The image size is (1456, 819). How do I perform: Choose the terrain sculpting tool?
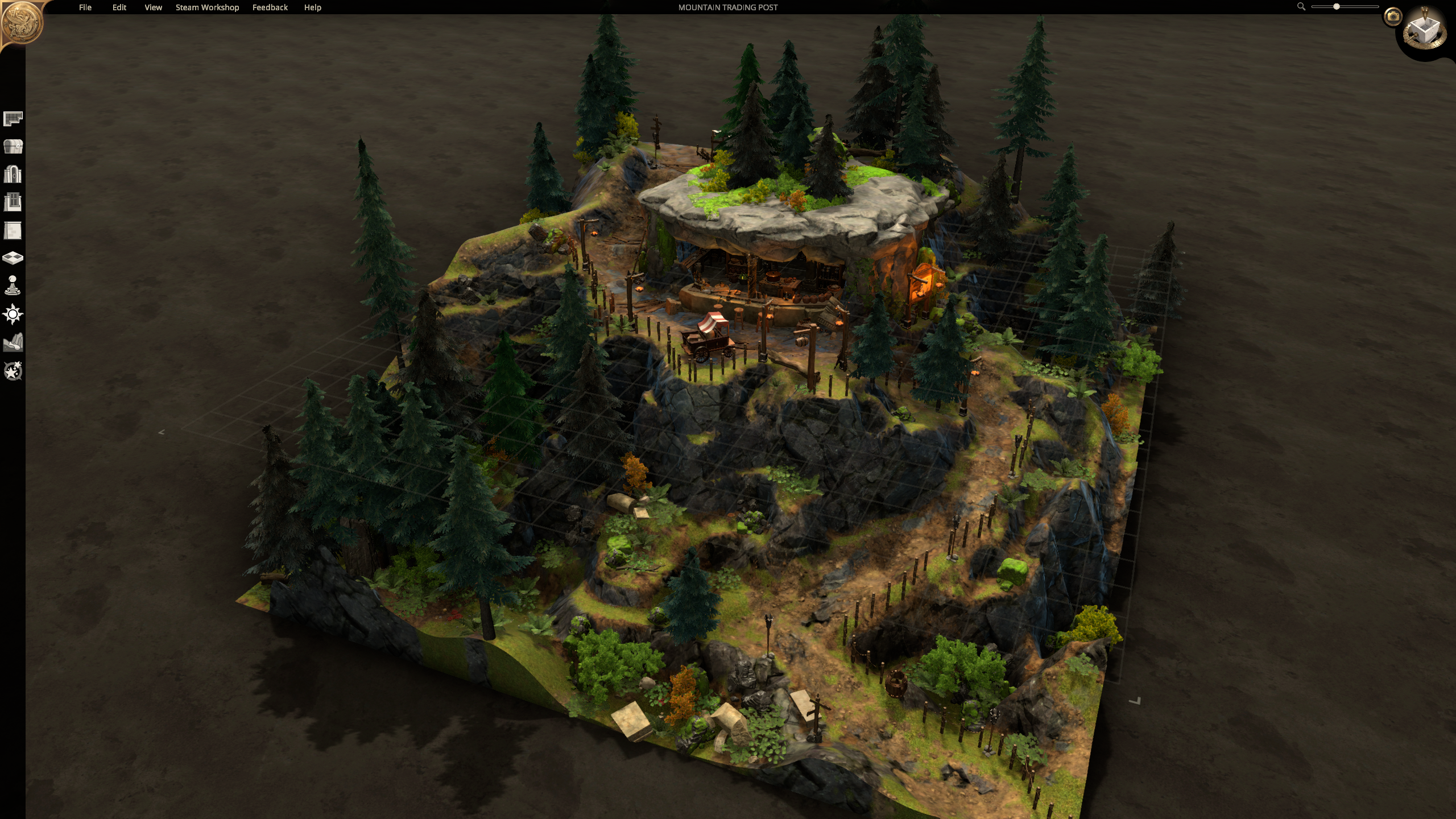coord(13,342)
